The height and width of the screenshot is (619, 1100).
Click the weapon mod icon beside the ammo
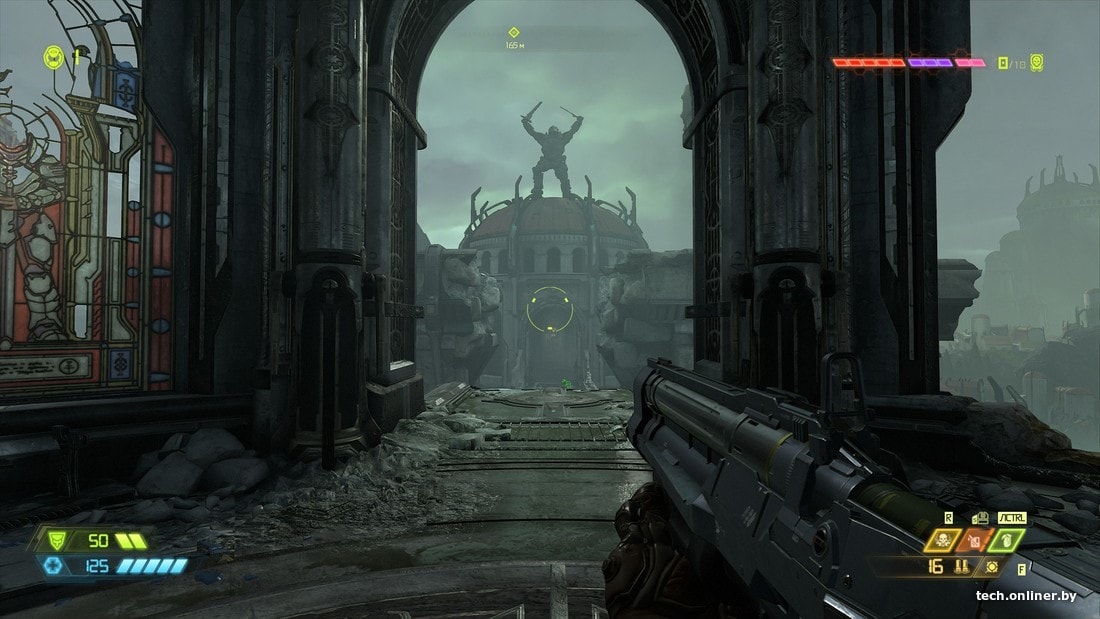(991, 567)
